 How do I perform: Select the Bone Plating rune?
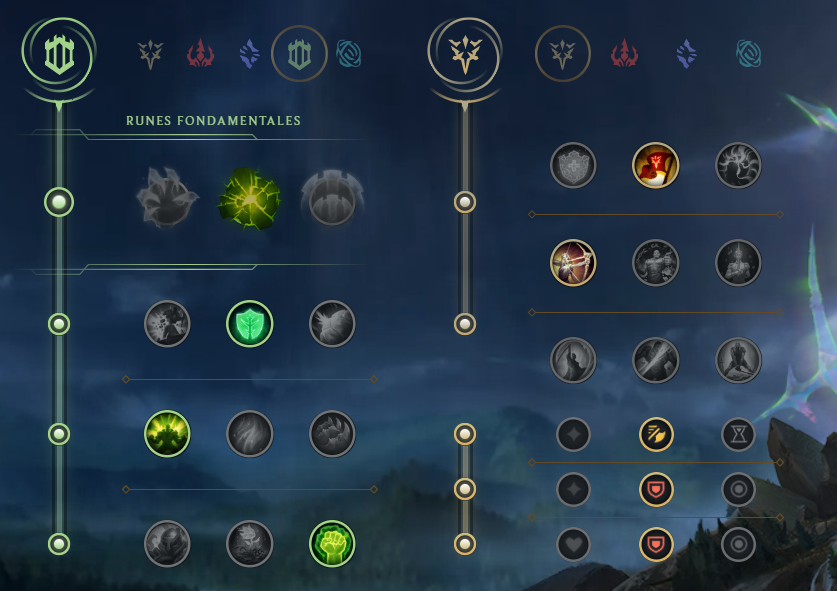click(x=332, y=434)
